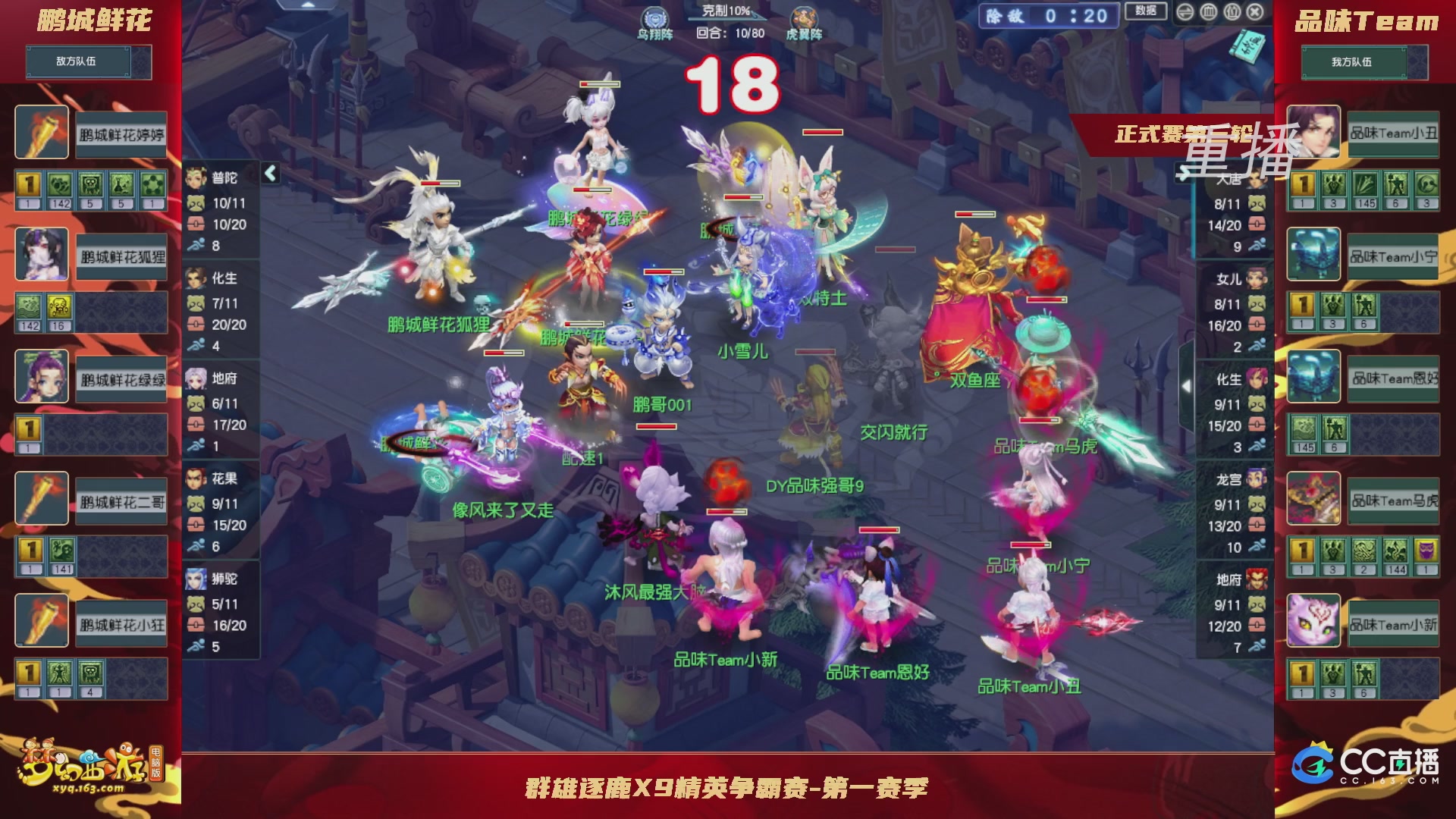Open the 仙 circular icon in top-right toolbar
The height and width of the screenshot is (819, 1456).
pos(1232,12)
